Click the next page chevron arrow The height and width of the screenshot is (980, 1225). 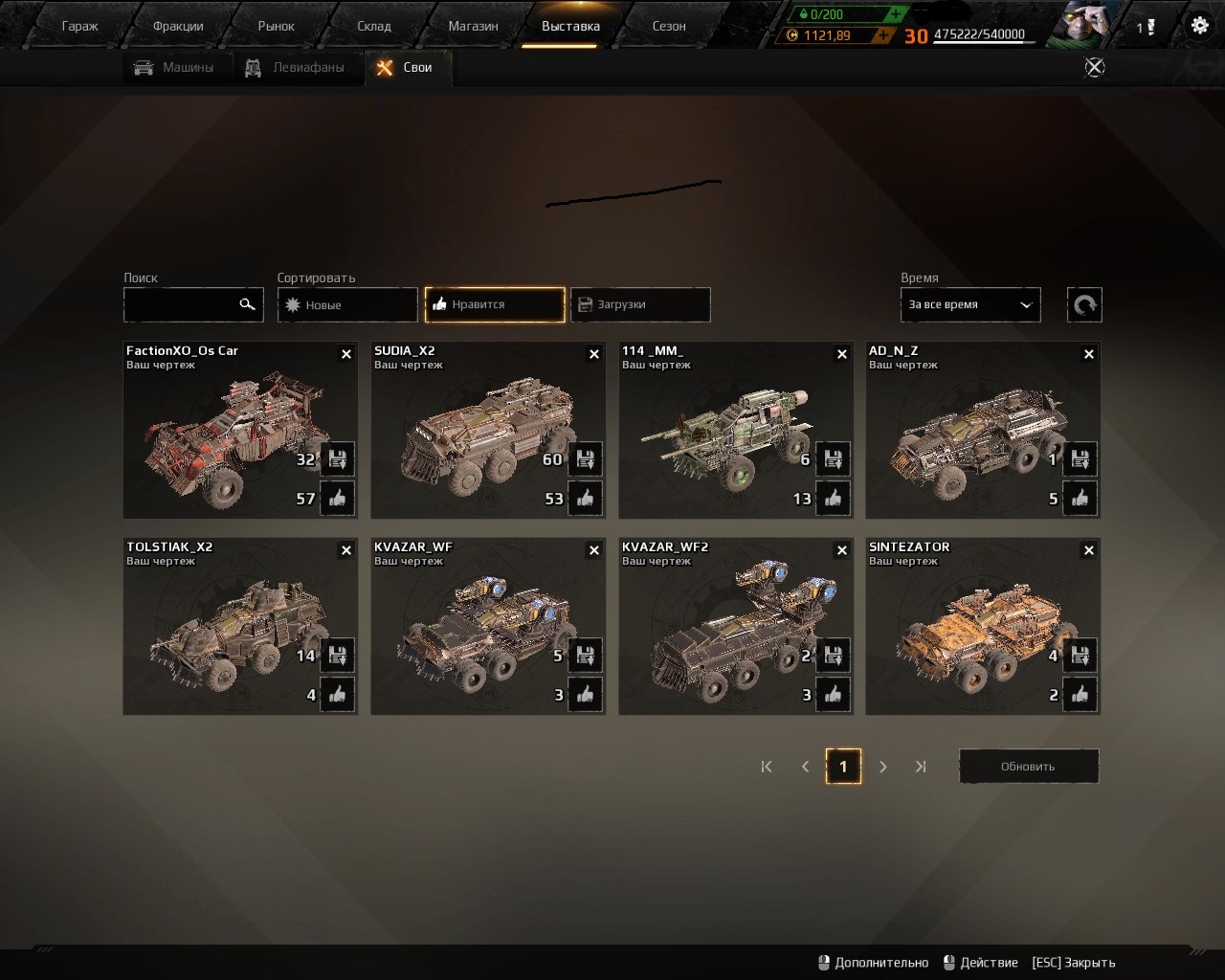tap(882, 767)
